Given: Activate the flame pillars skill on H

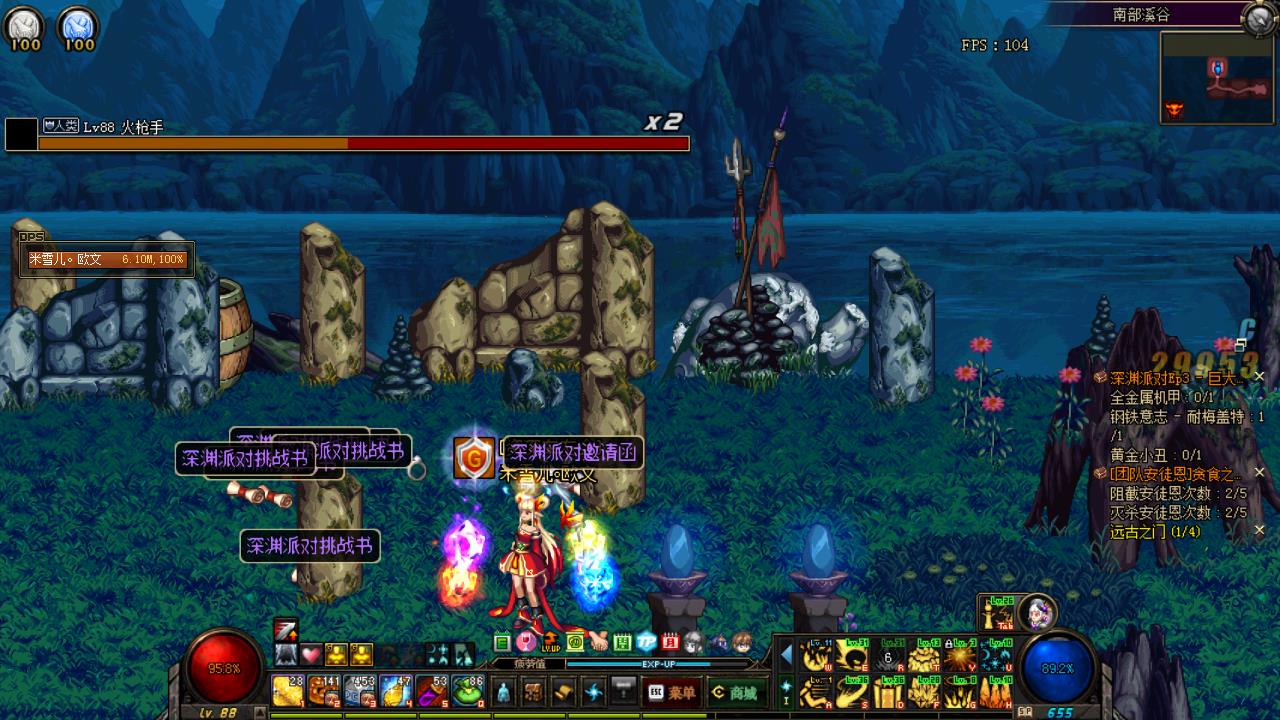Looking at the screenshot, I should 996,691.
